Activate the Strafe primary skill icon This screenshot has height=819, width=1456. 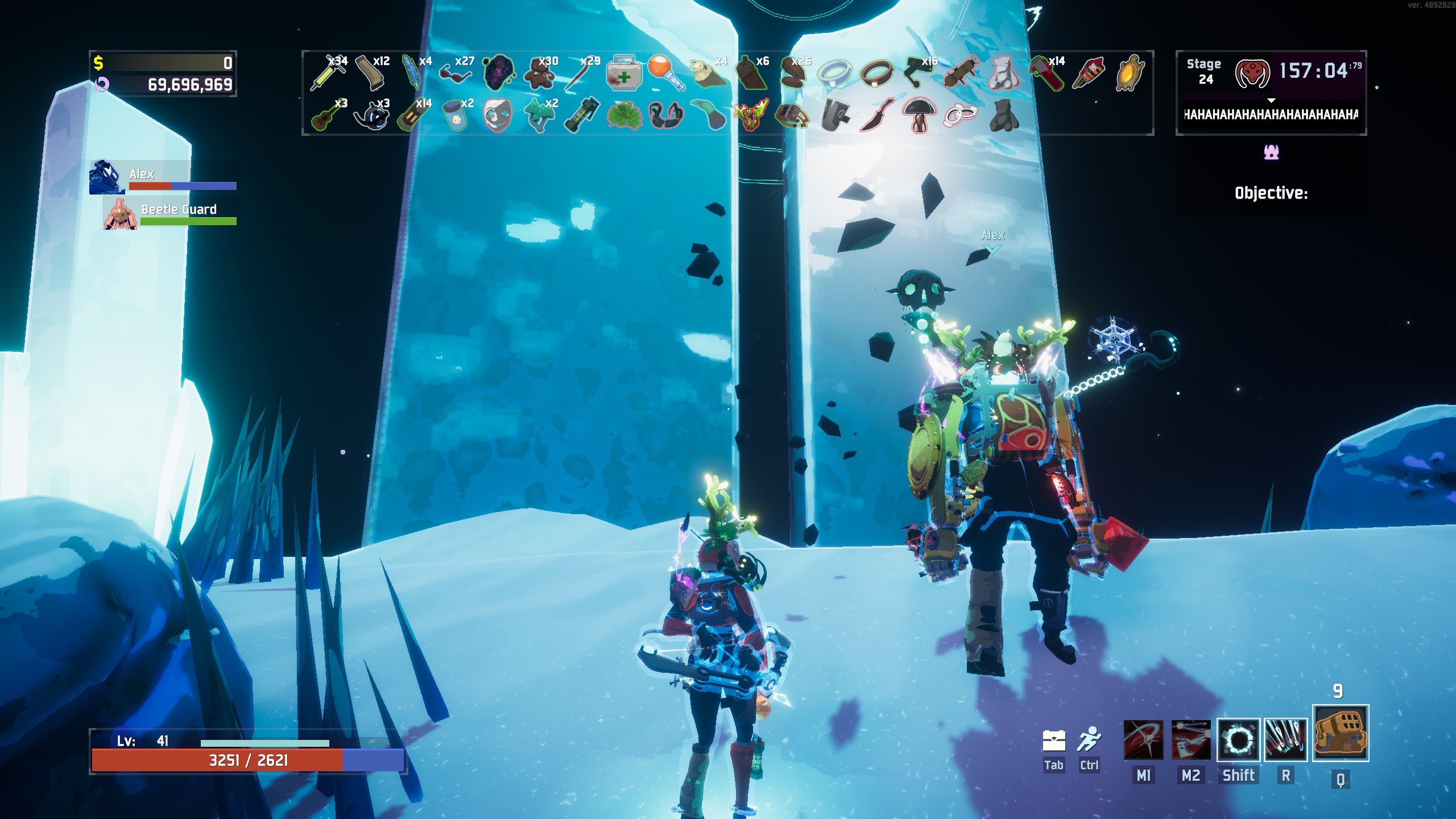[1143, 740]
